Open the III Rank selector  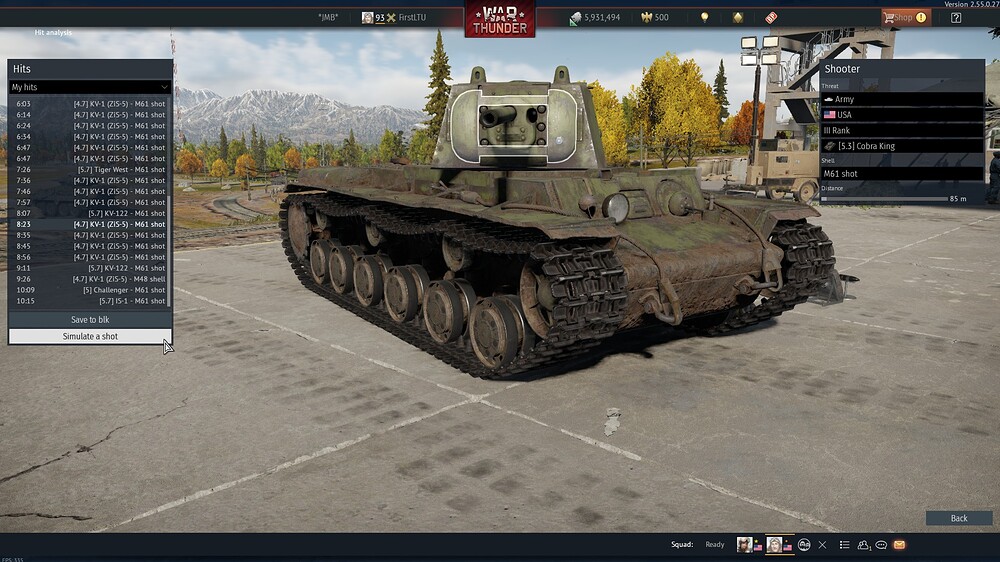pos(901,130)
